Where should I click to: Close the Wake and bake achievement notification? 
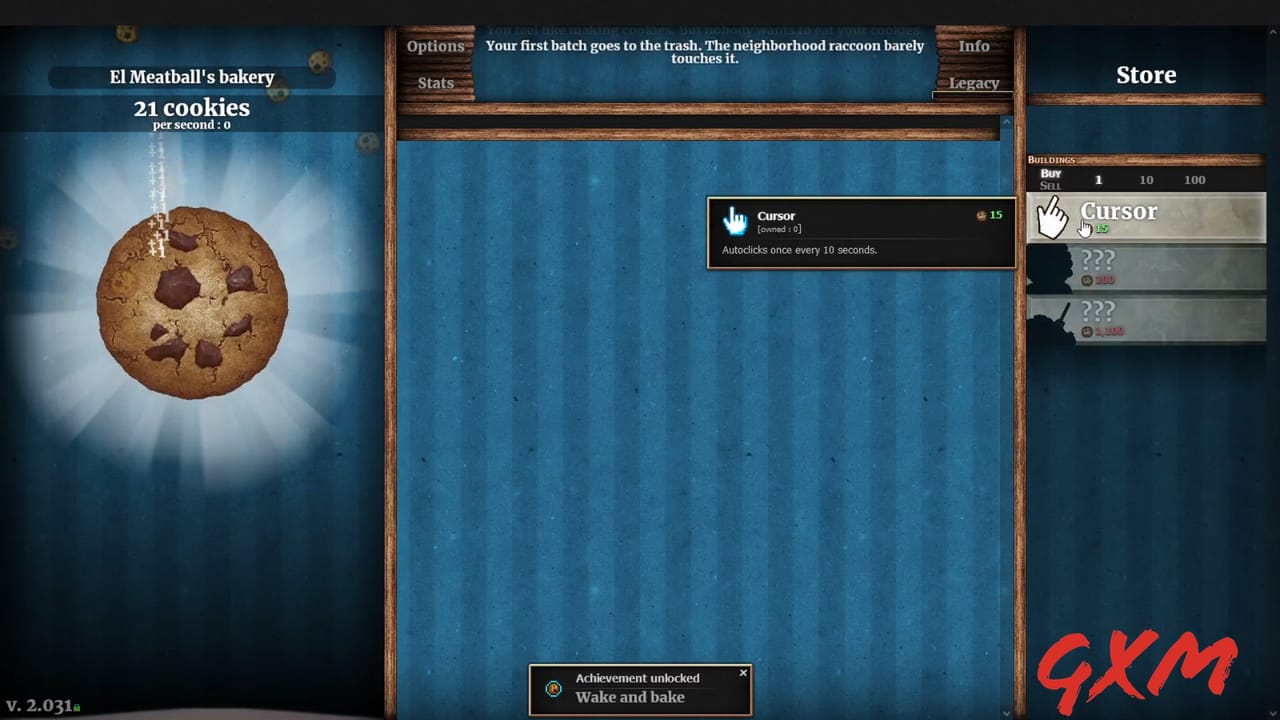pyautogui.click(x=743, y=673)
